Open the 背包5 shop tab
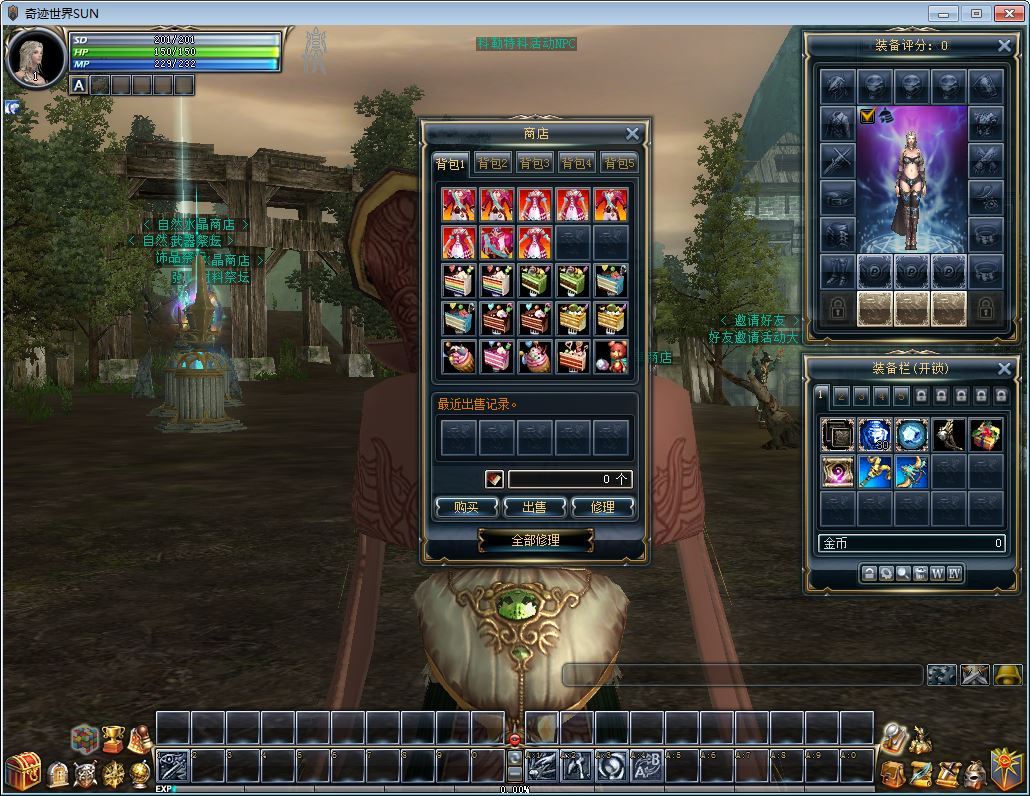The height and width of the screenshot is (796, 1030). (618, 164)
